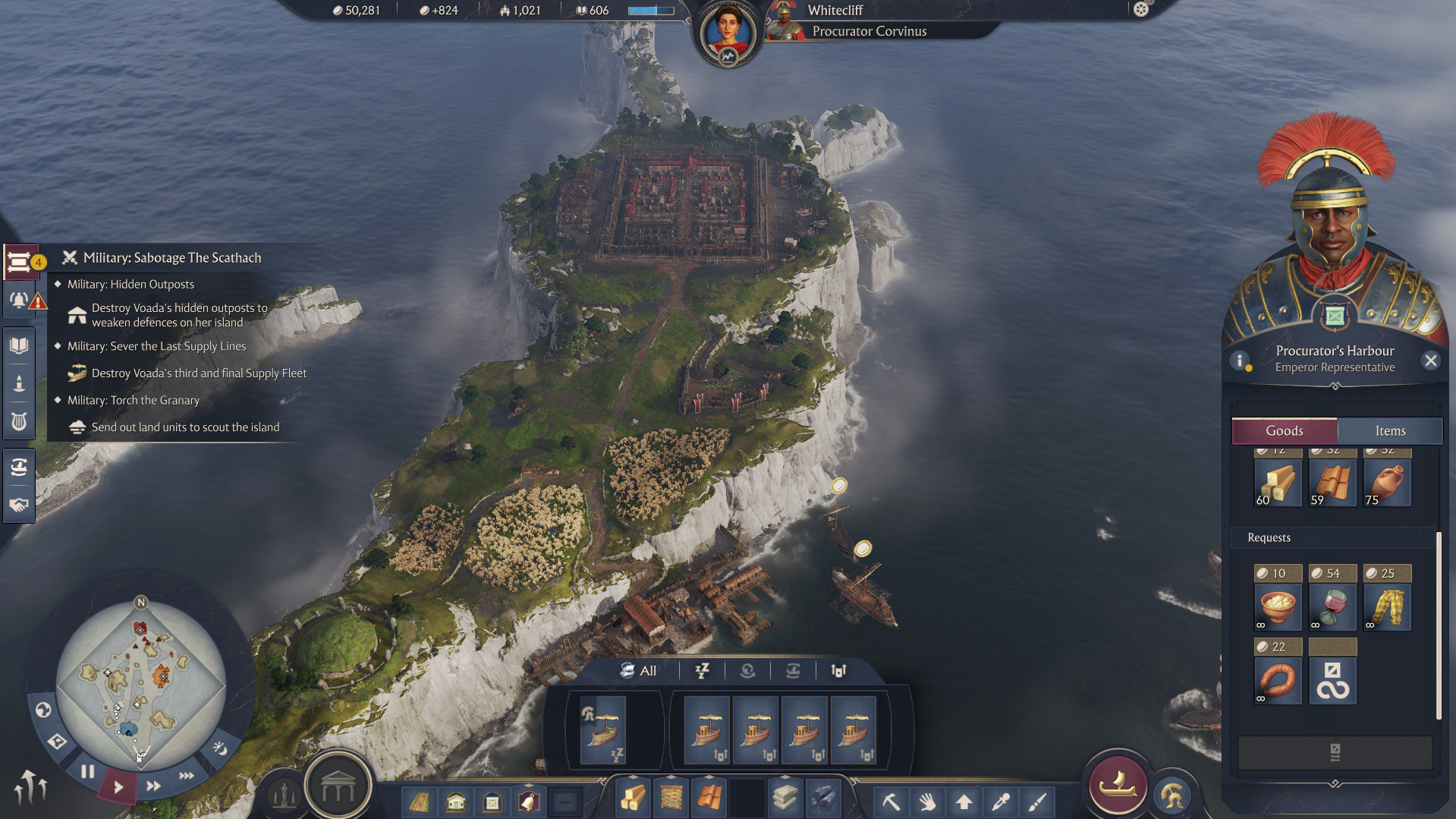This screenshot has height=819, width=1456.
Task: Open the encyclopedia book icon on the left
Action: pyautogui.click(x=19, y=344)
